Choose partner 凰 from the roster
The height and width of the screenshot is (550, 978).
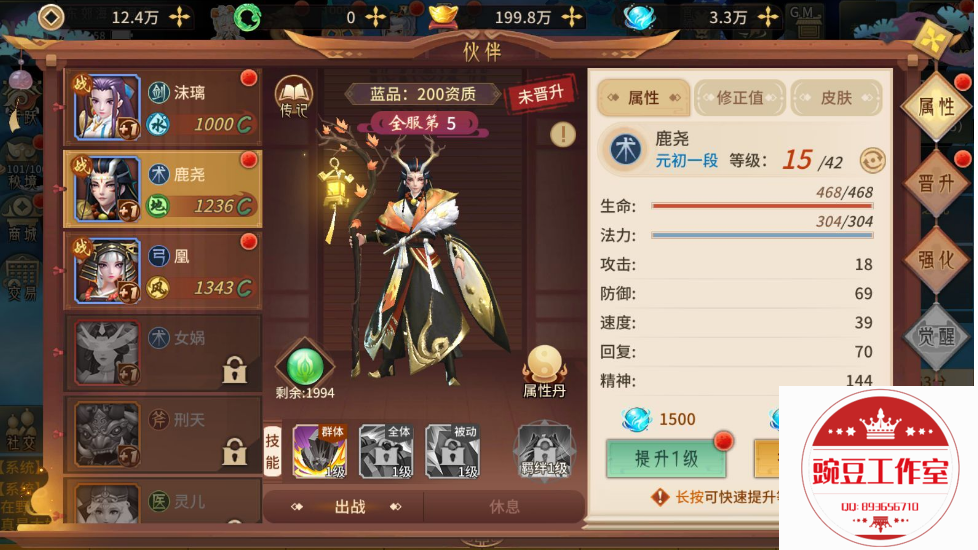click(x=163, y=270)
